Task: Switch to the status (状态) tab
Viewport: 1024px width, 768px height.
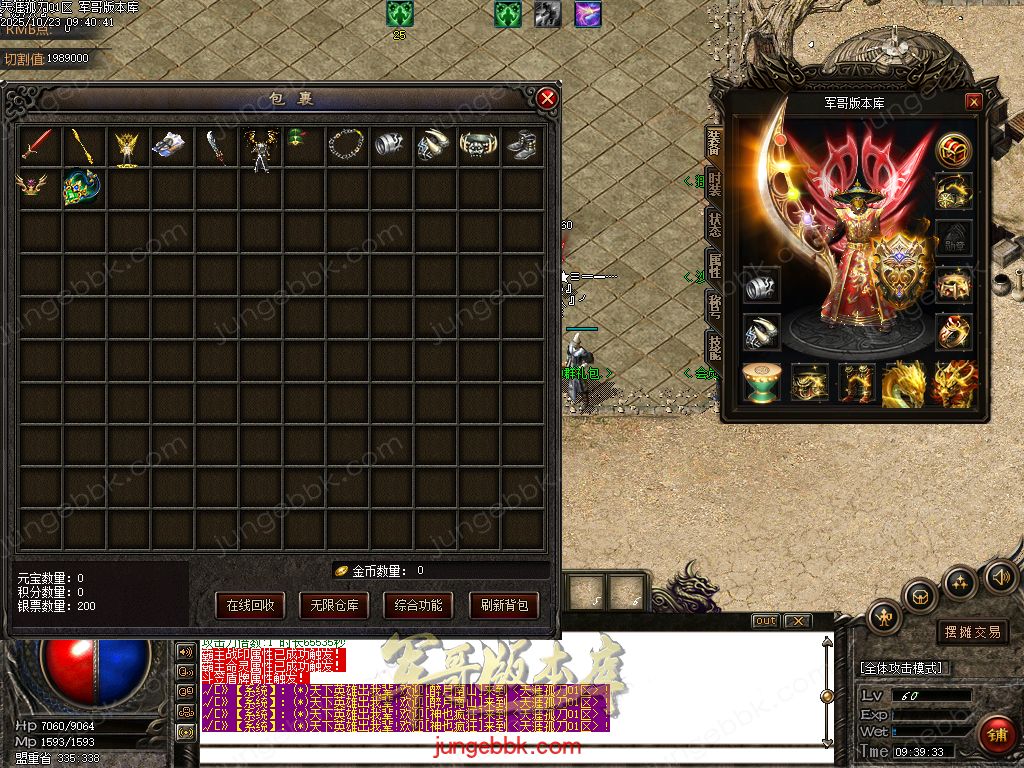Action: coord(715,224)
